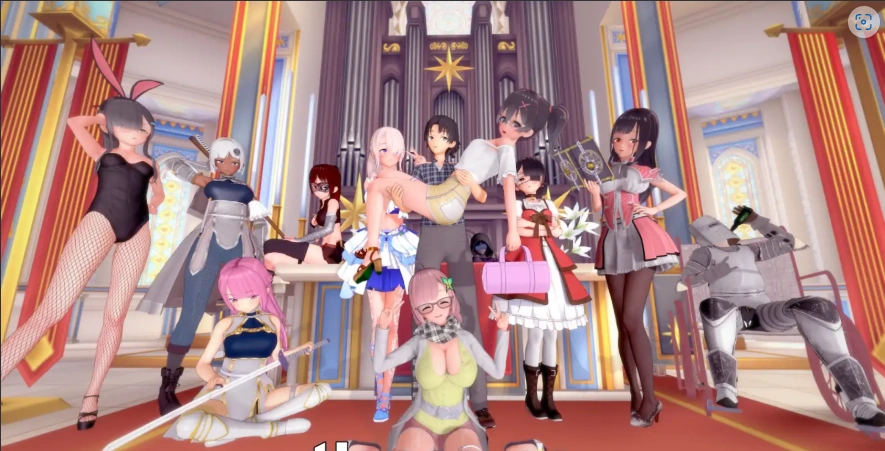Viewport: 885px width, 451px height.
Task: Click the visual search lens icon
Action: [863, 22]
